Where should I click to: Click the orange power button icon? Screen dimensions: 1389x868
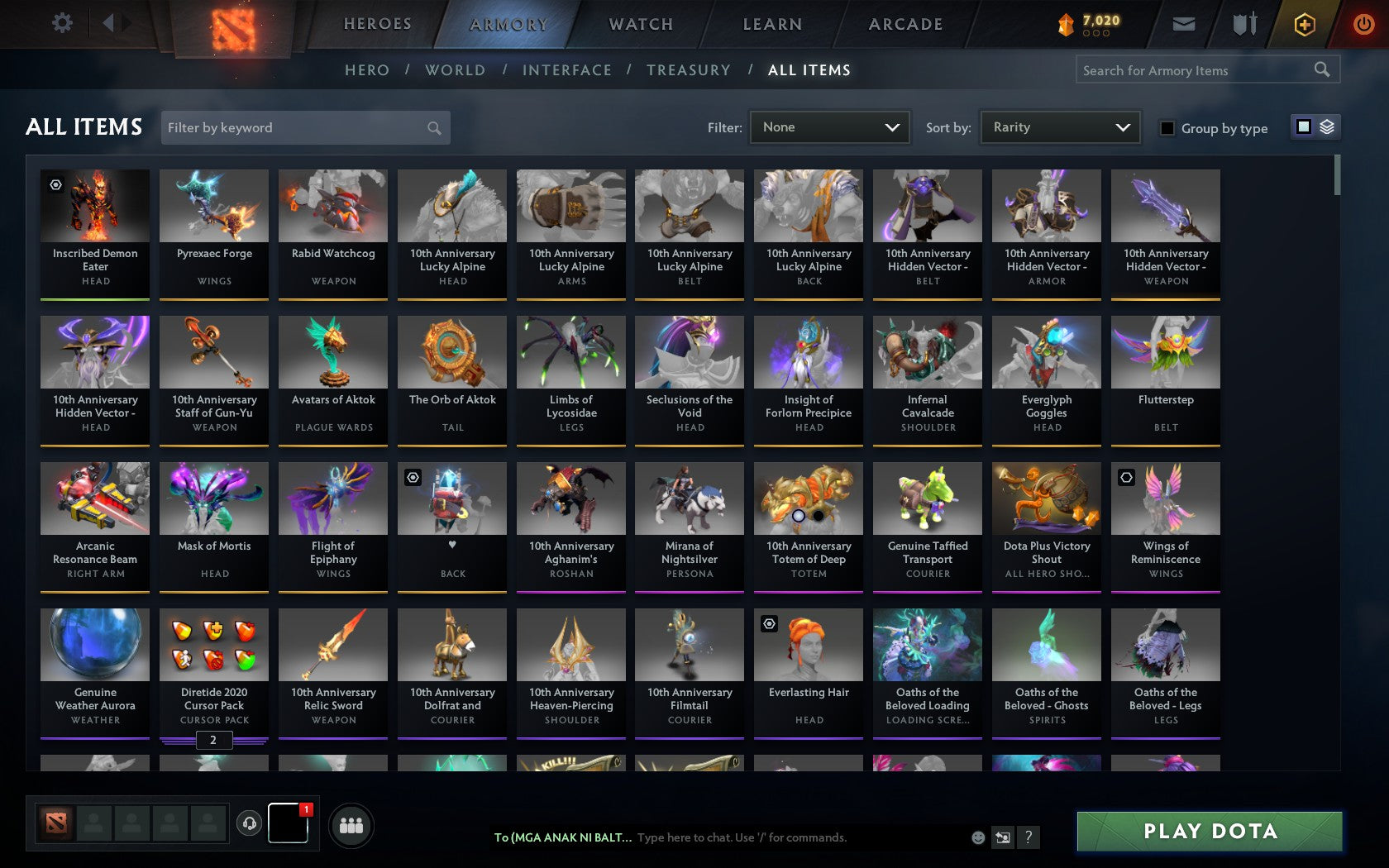[1363, 24]
